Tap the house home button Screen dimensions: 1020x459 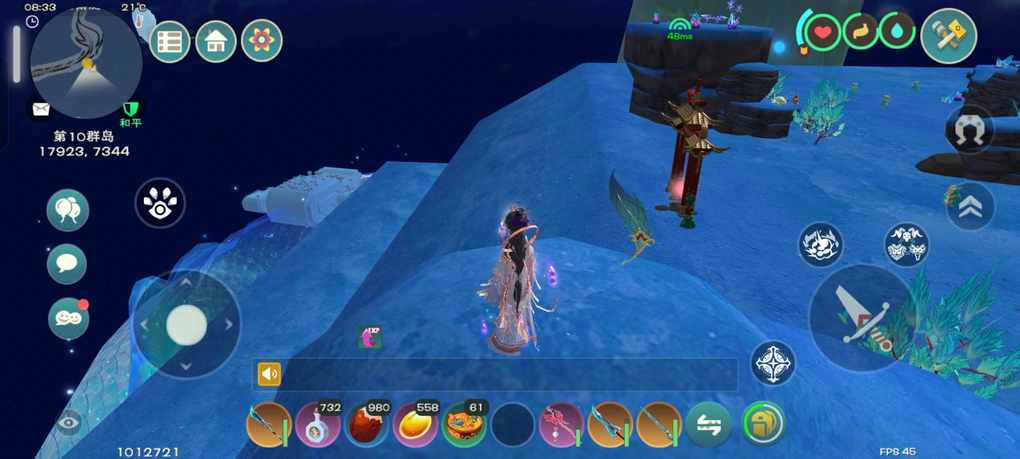(x=216, y=42)
